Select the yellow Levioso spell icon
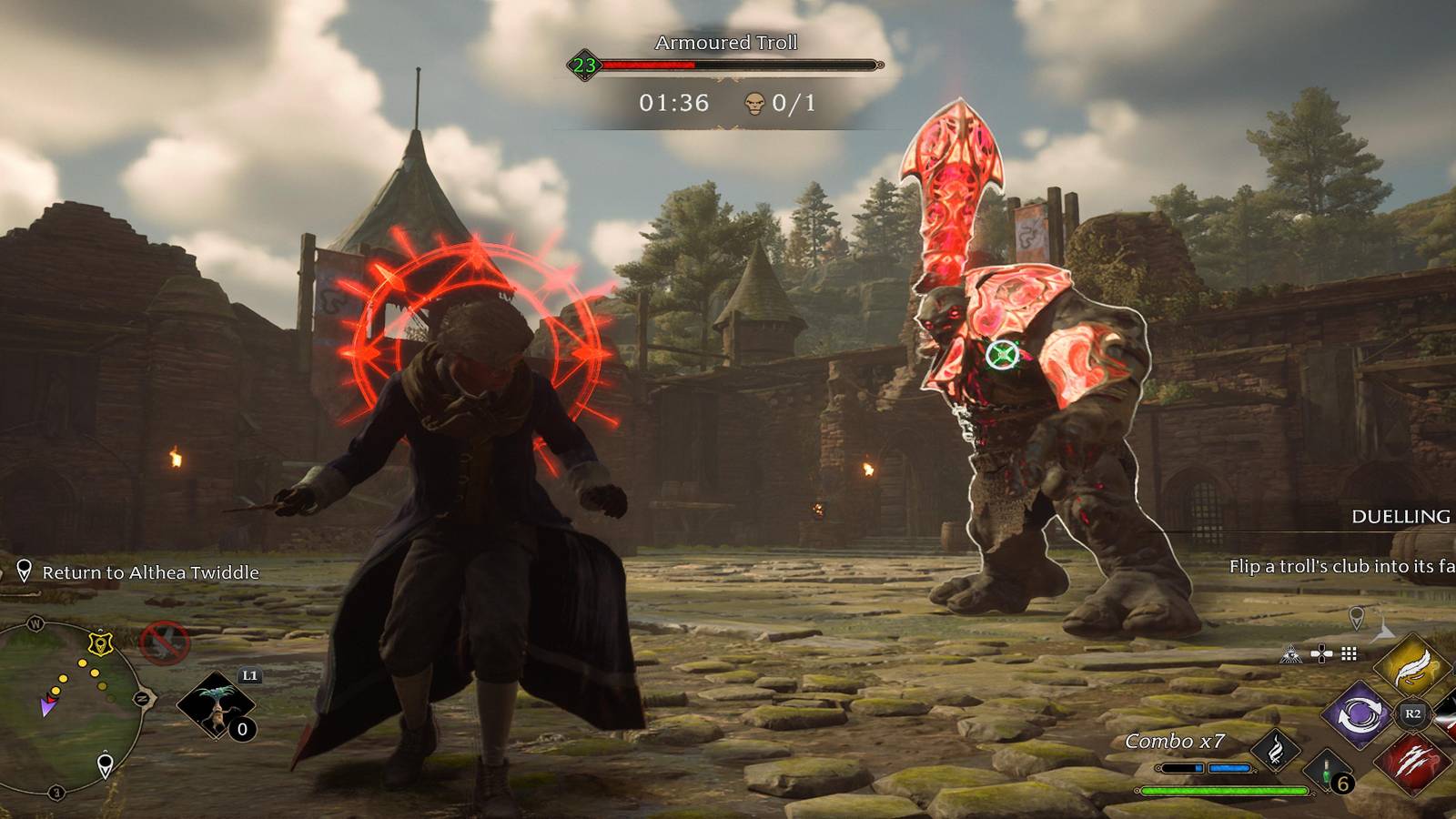This screenshot has width=1456, height=819. 1412,670
